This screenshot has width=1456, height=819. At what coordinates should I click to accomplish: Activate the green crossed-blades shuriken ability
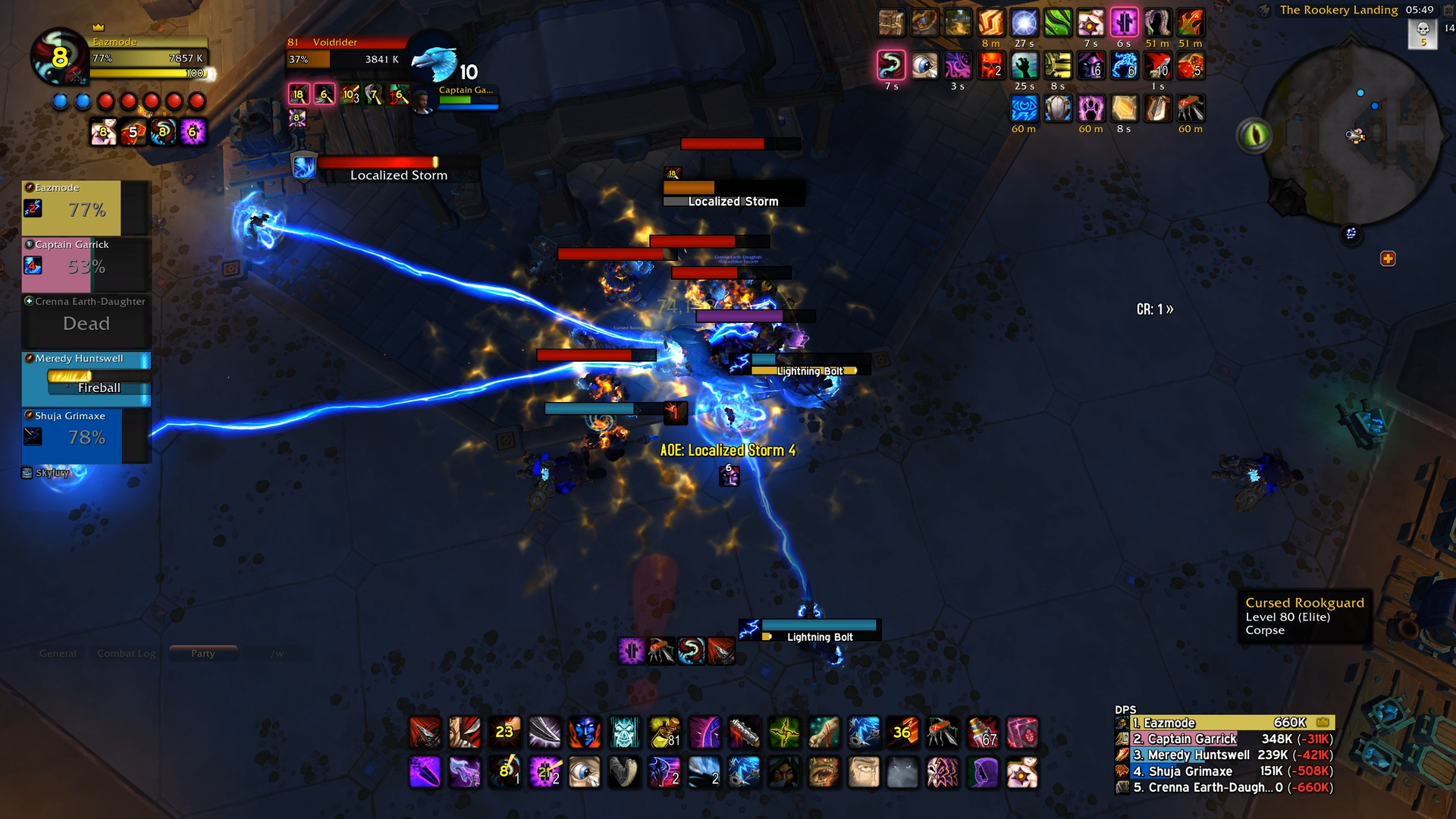click(784, 732)
